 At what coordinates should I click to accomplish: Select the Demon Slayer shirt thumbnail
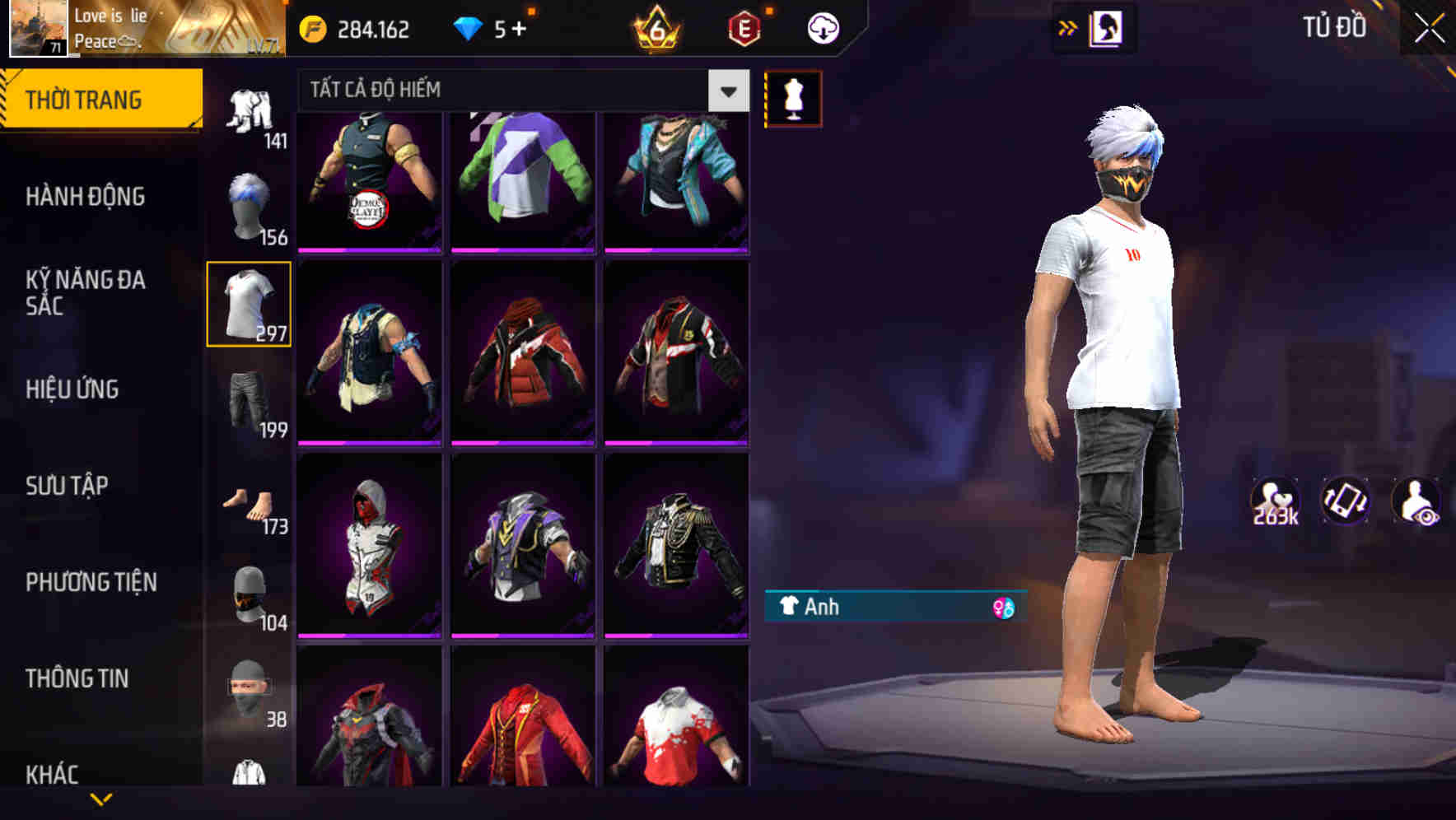(370, 179)
